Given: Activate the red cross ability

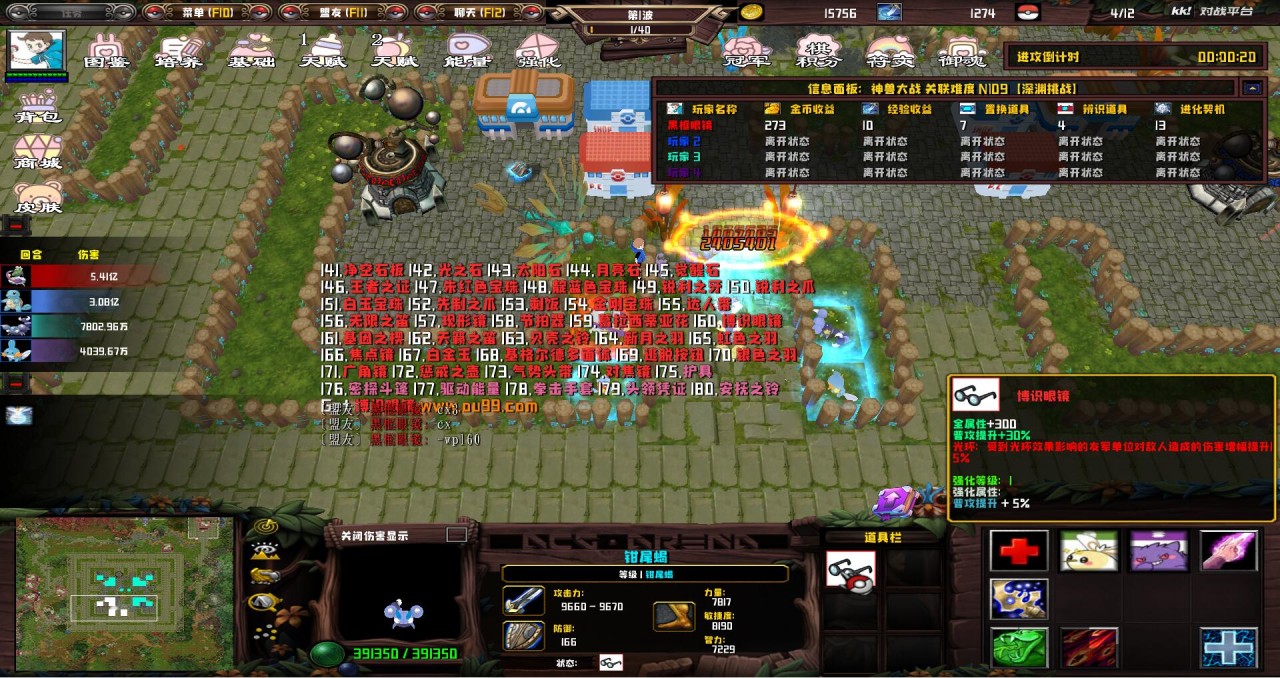Looking at the screenshot, I should pyautogui.click(x=1018, y=551).
